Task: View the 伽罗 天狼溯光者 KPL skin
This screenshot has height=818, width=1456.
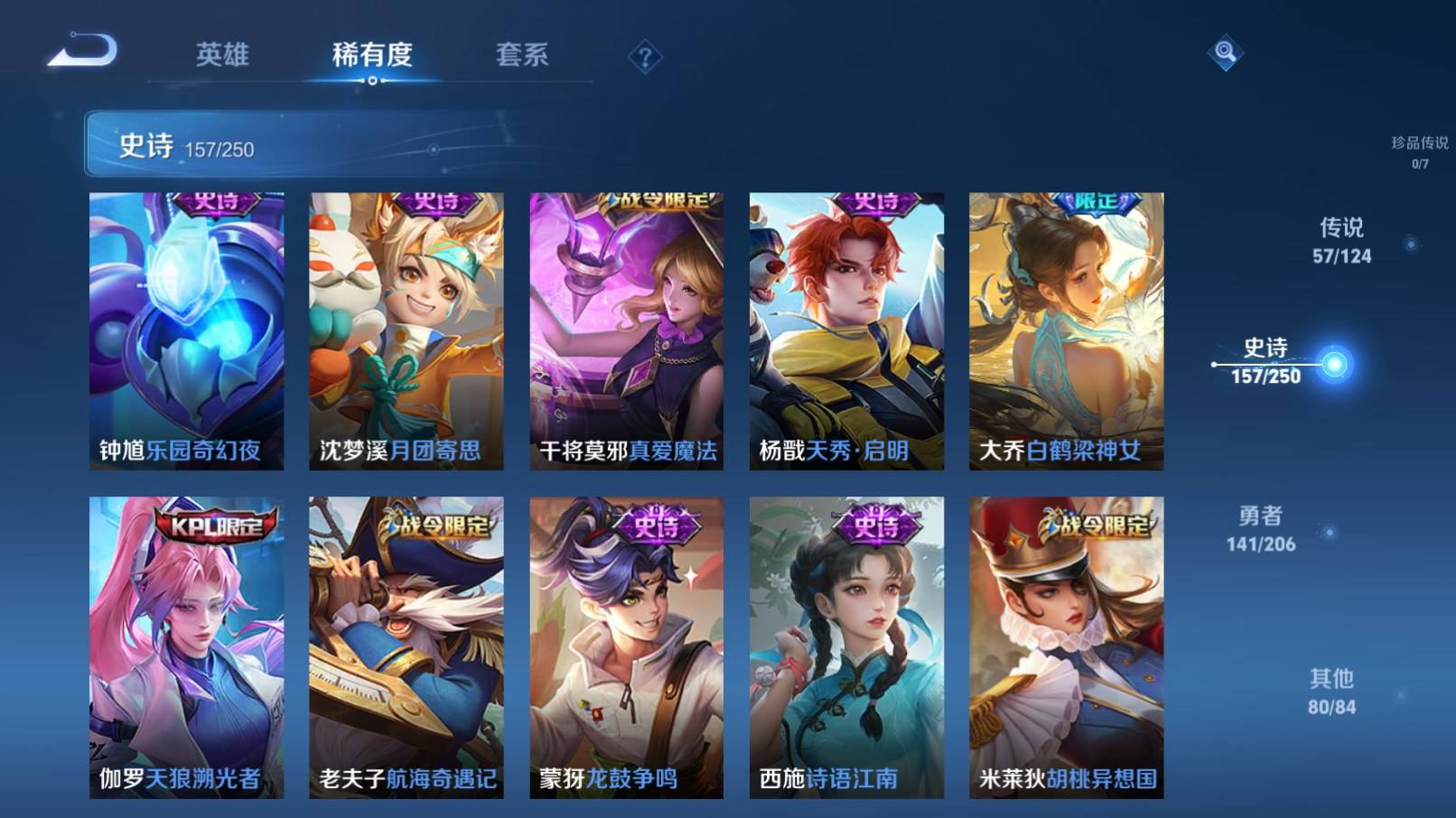Action: [x=186, y=646]
